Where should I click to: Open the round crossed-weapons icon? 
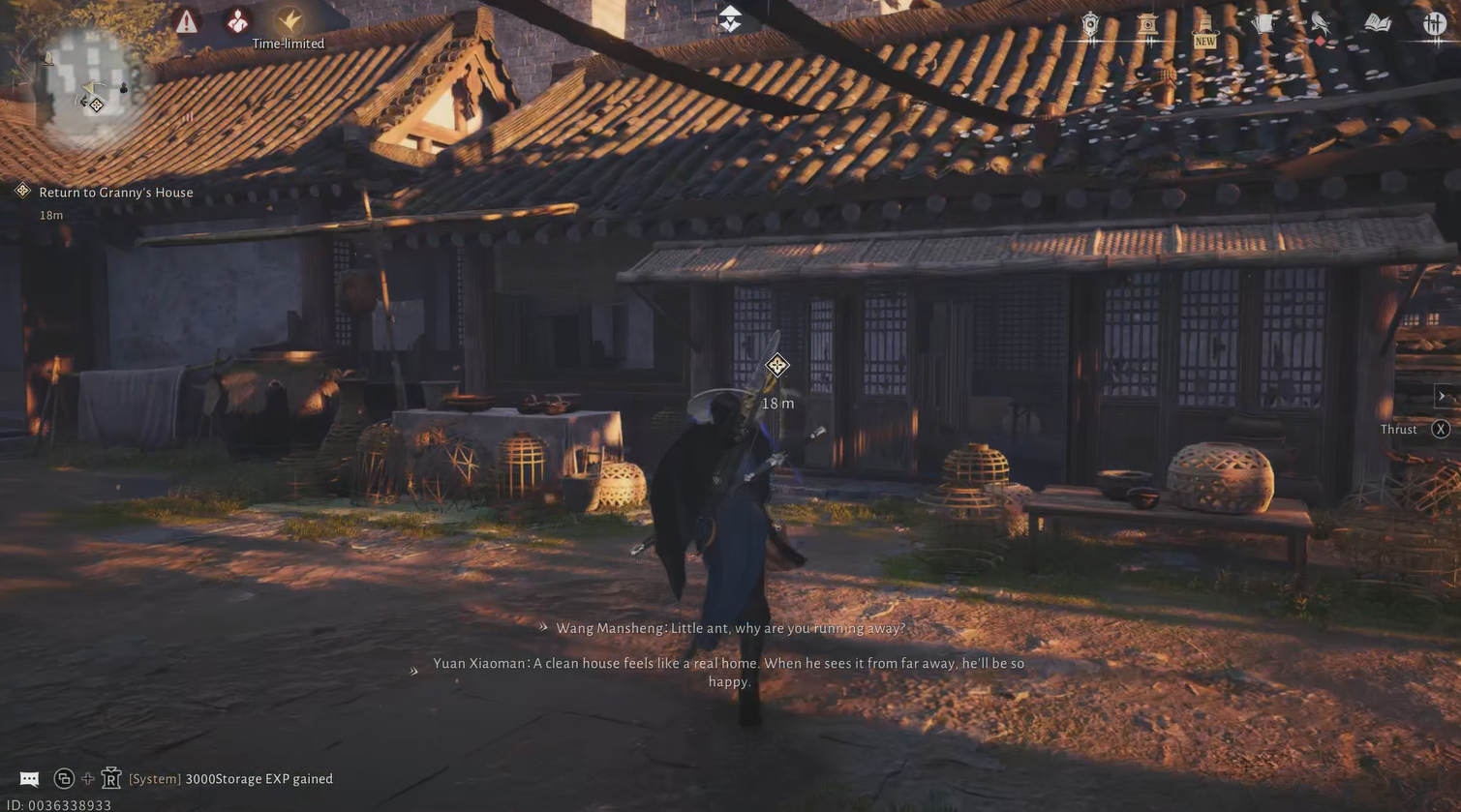(1435, 23)
